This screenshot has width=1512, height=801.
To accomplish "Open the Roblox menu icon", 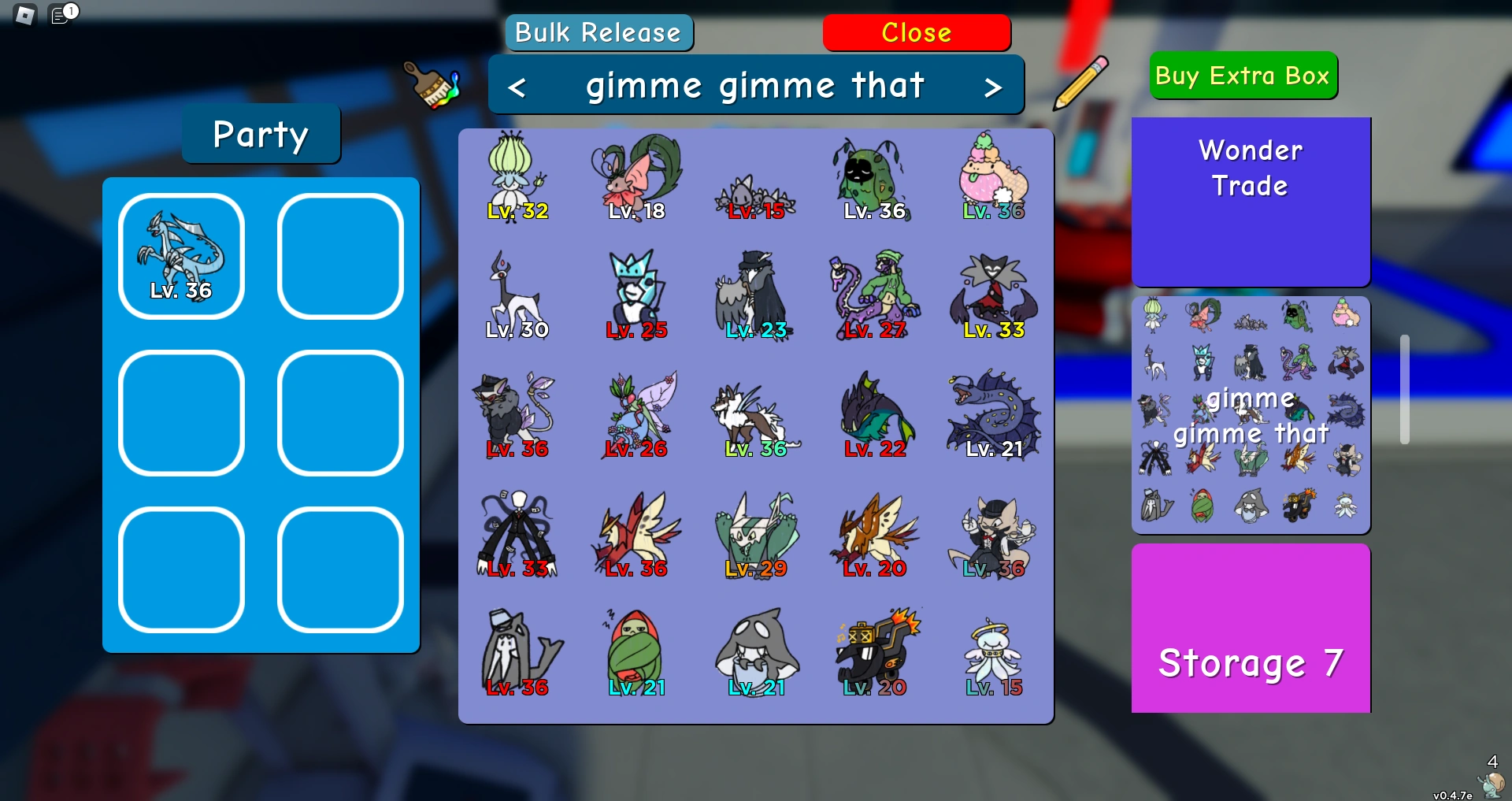I will click(24, 14).
